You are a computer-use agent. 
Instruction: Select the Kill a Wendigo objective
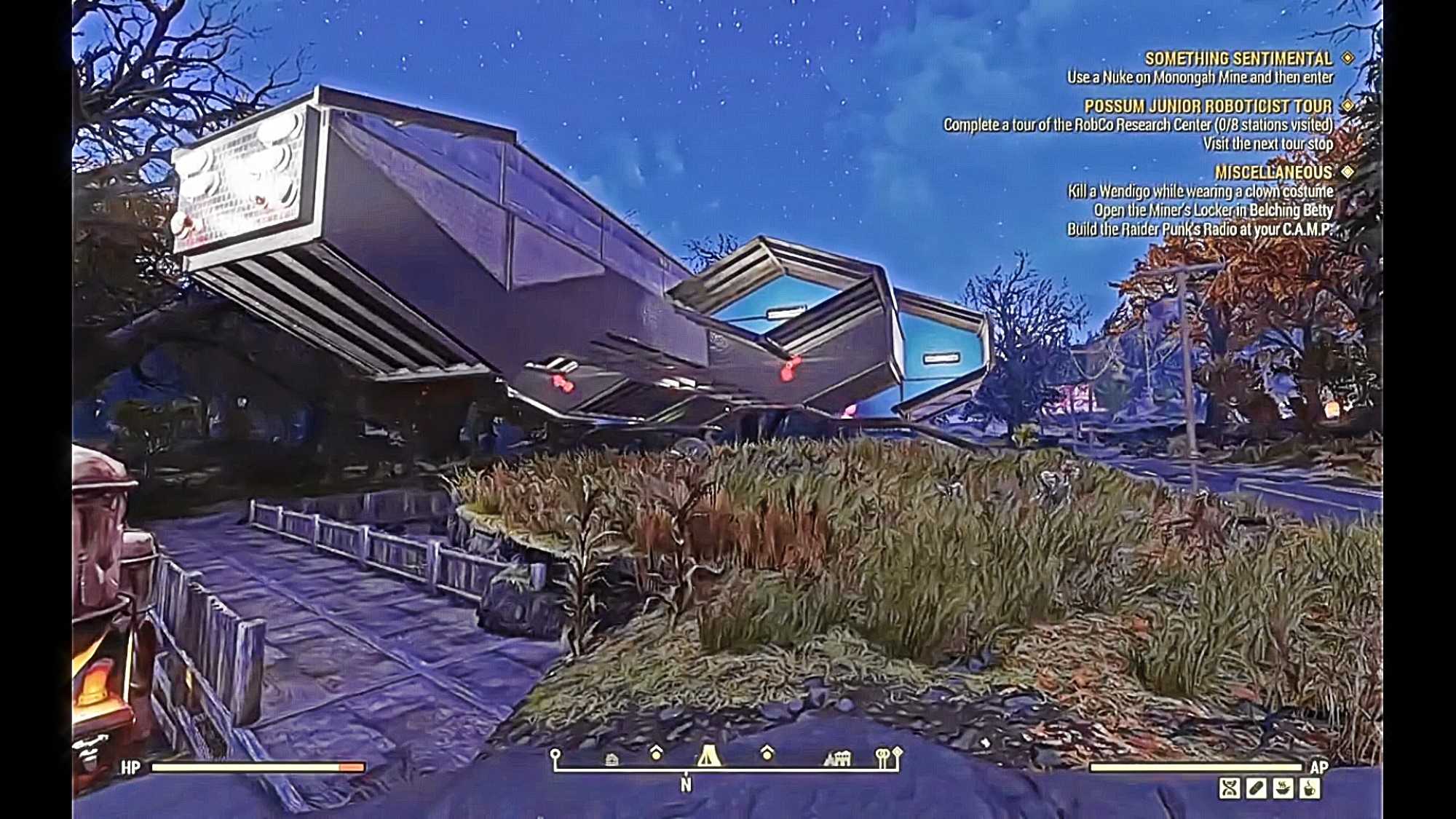point(1200,191)
